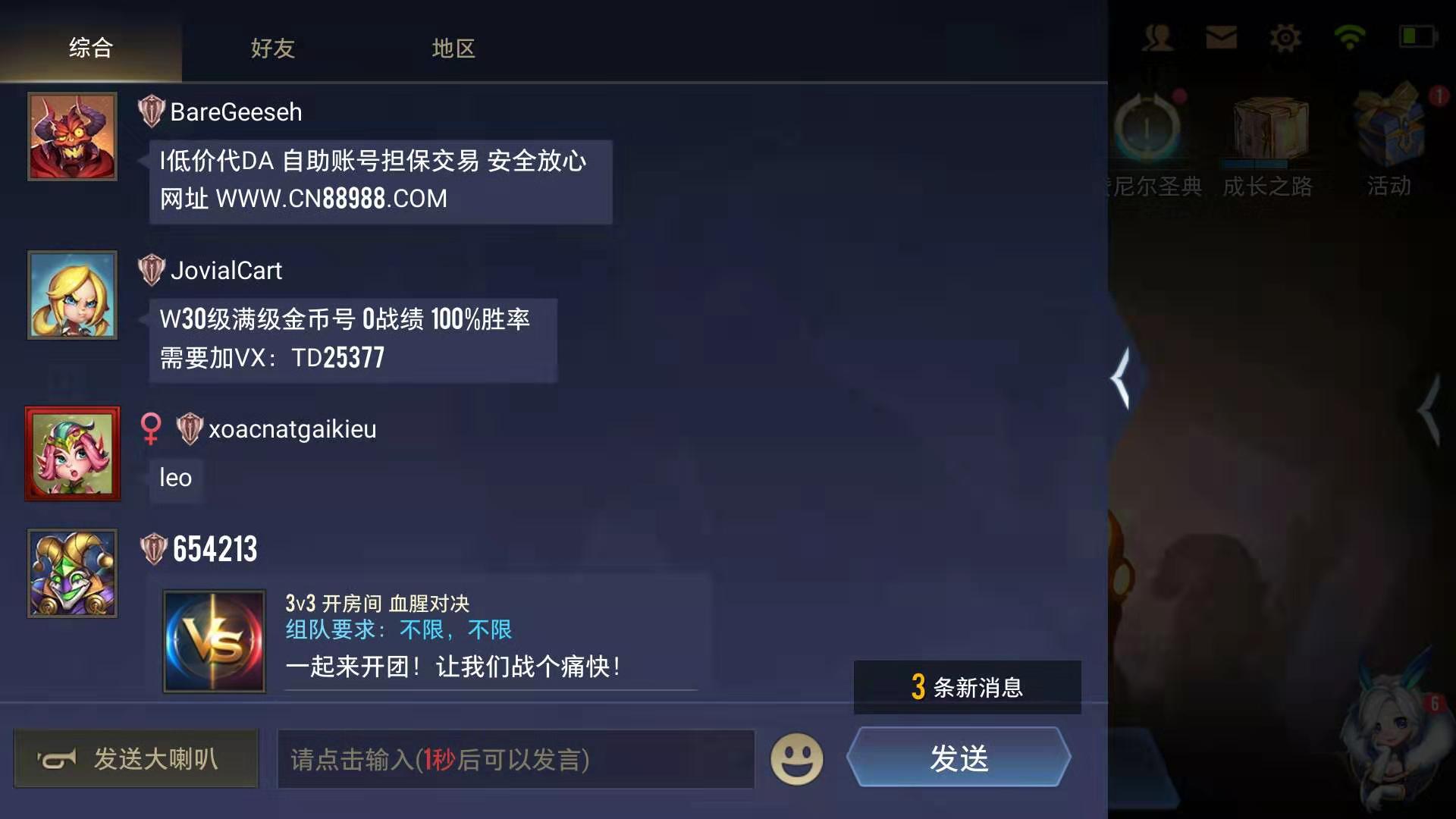Image resolution: width=1456 pixels, height=819 pixels.
Task: Open the 3v3 VS room invitation card
Action: (x=215, y=639)
